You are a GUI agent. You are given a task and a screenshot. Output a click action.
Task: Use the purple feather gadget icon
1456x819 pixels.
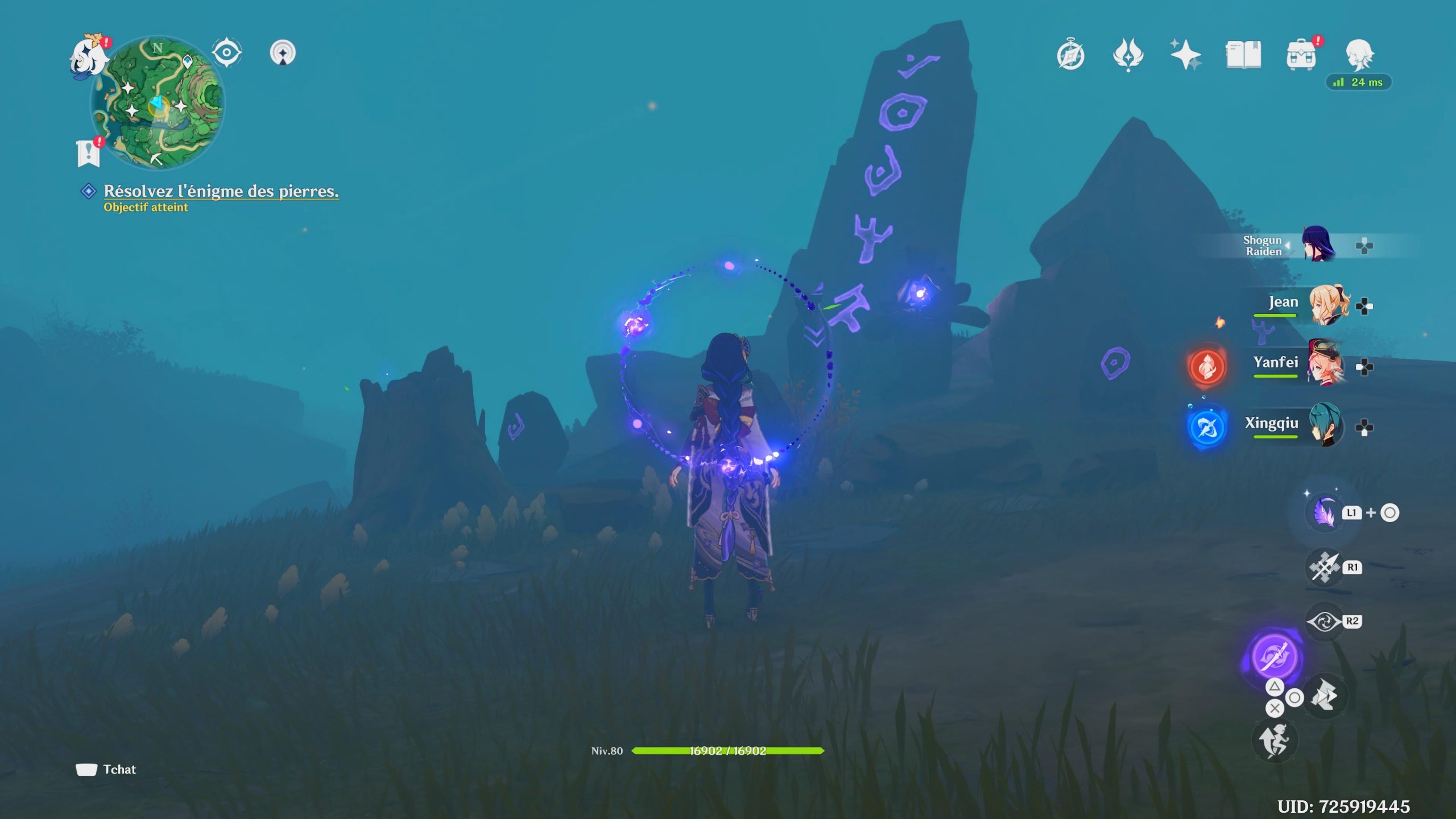(x=1324, y=512)
